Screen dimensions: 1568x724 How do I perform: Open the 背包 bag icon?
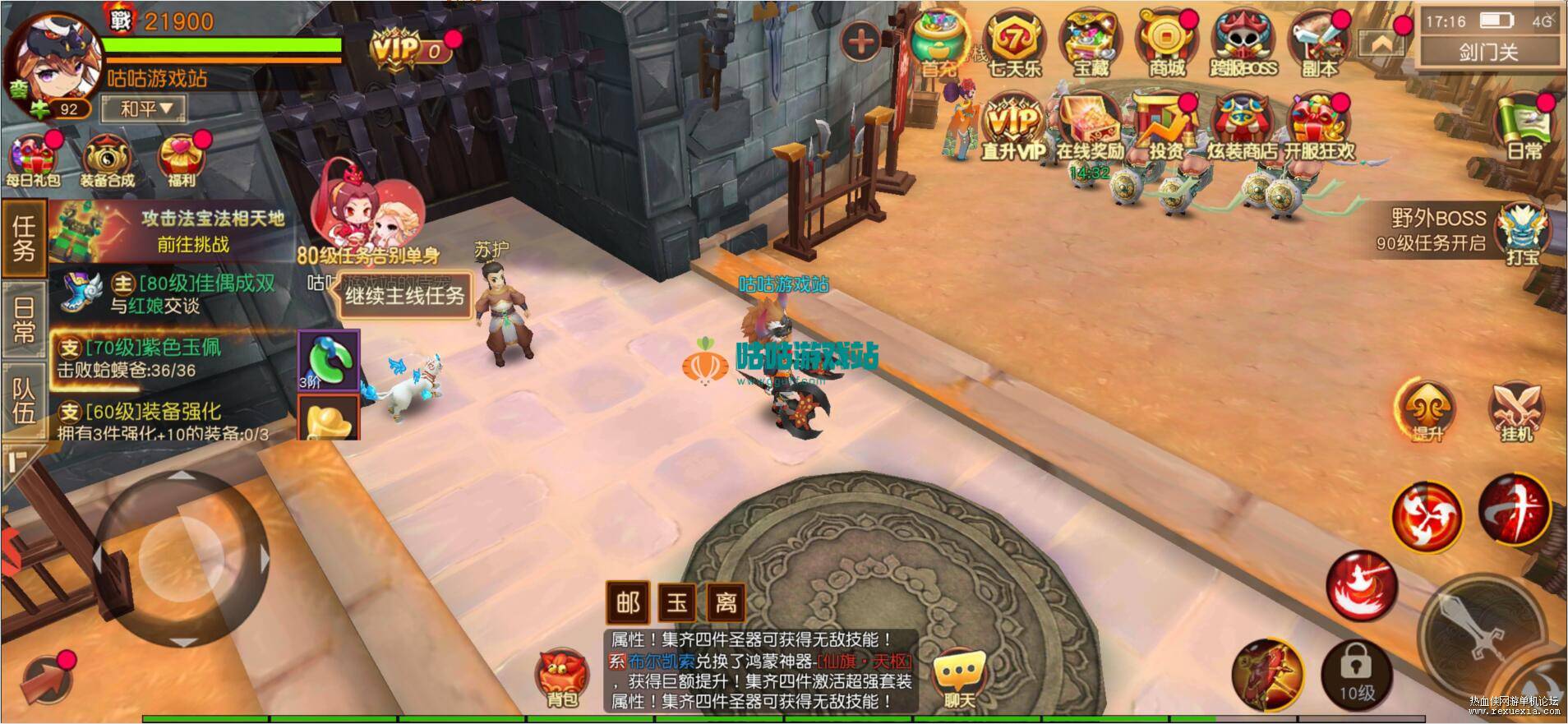pos(562,678)
